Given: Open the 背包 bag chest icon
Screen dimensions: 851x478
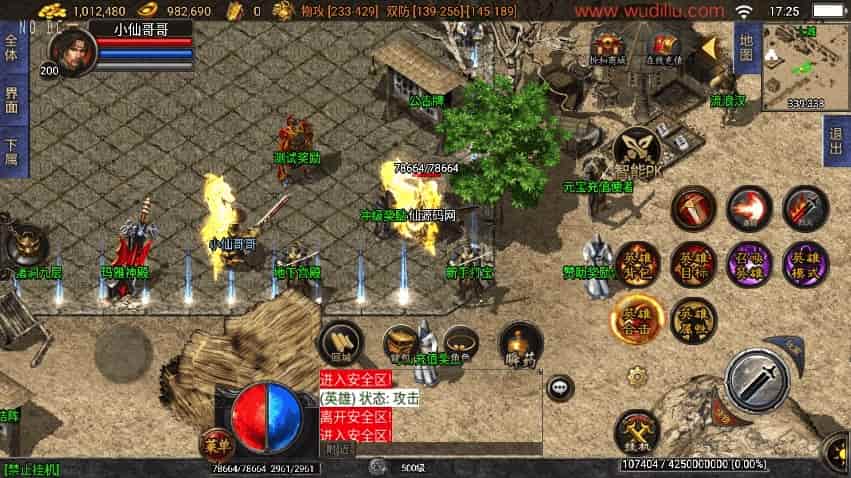Looking at the screenshot, I should (x=400, y=343).
